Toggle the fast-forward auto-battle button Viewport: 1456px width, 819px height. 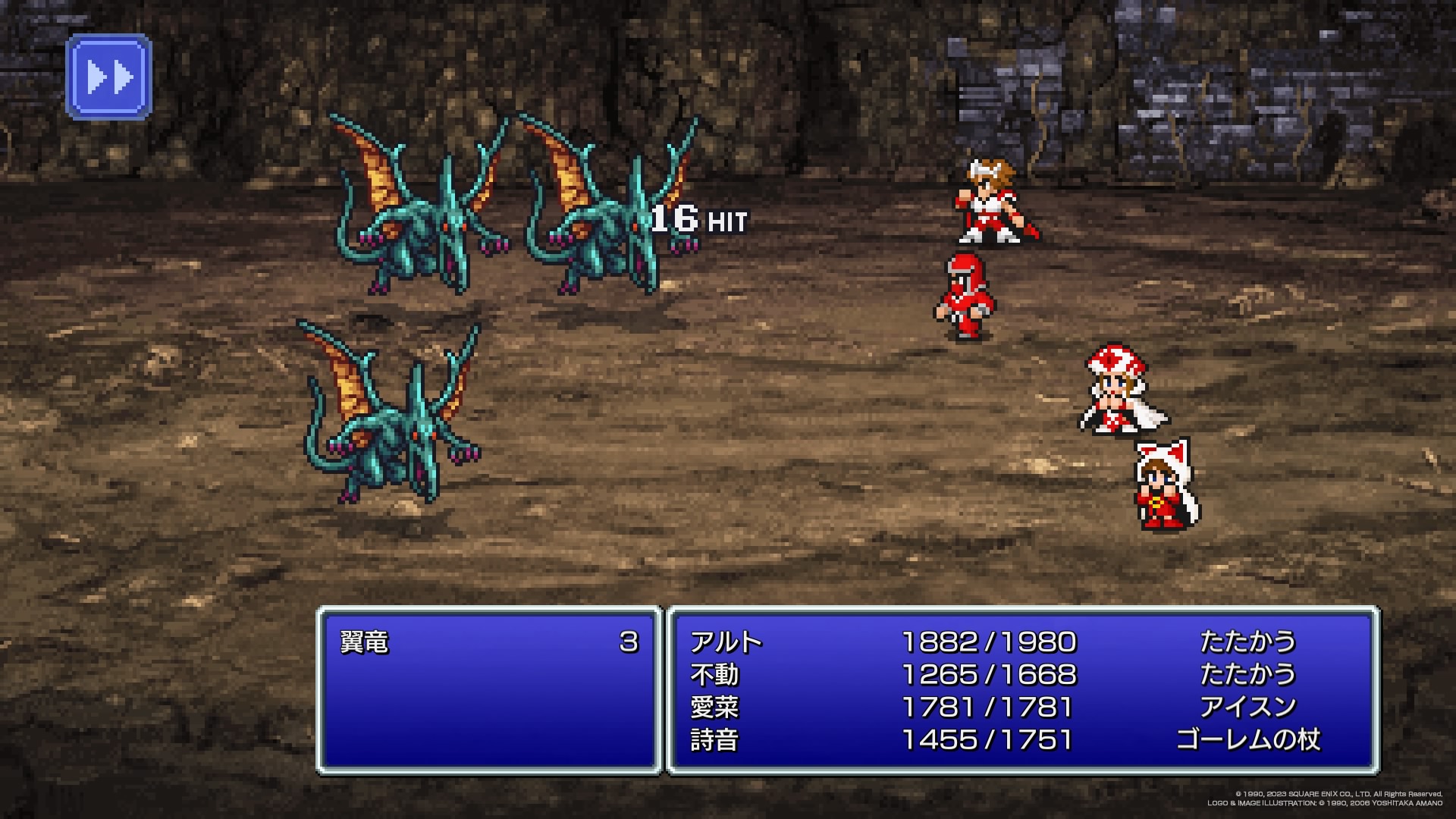tap(109, 77)
